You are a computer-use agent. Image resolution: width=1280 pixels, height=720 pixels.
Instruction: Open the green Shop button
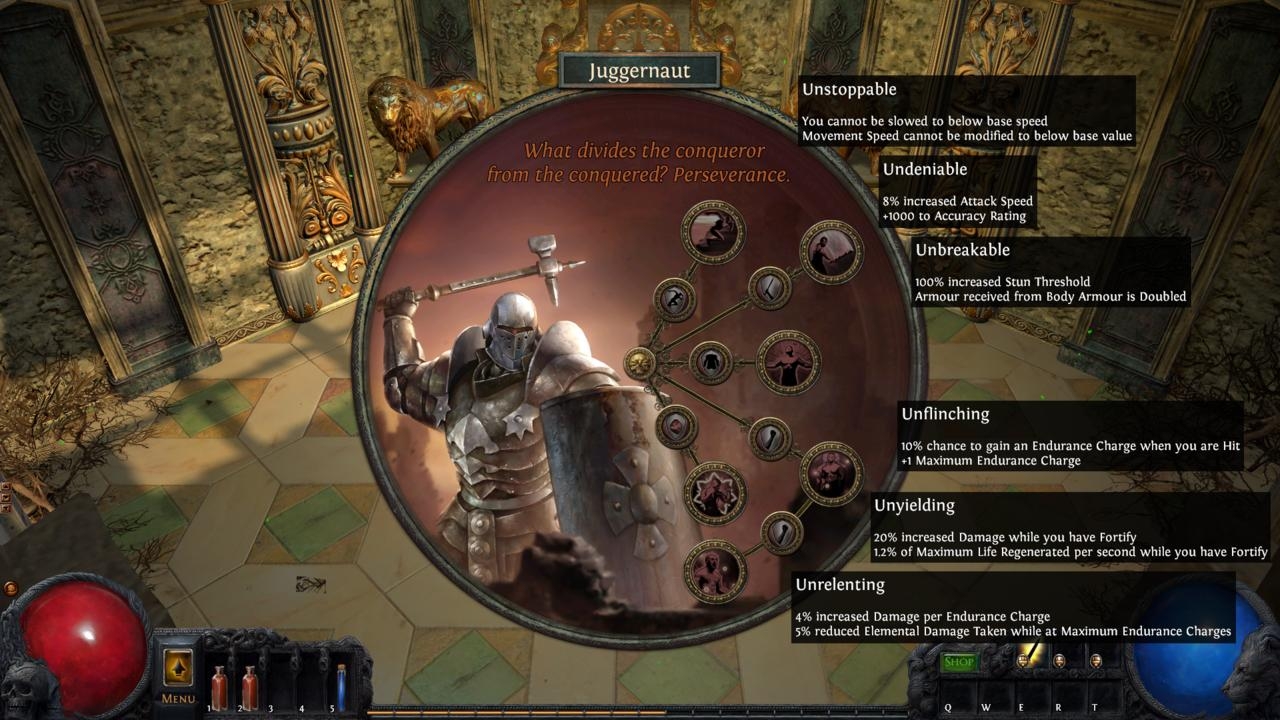[x=959, y=662]
